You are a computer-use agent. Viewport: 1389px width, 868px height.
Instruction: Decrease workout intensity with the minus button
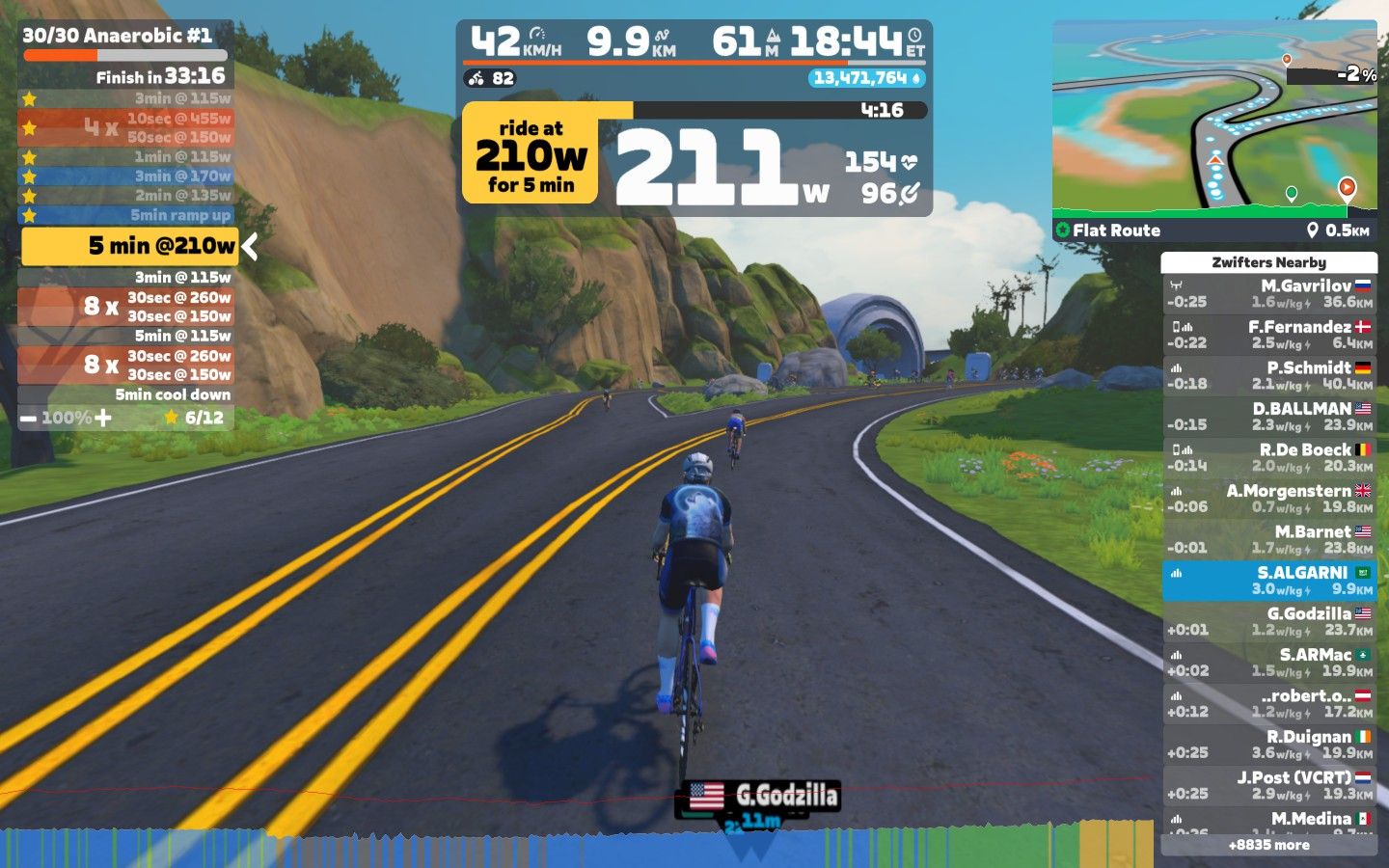[28, 419]
